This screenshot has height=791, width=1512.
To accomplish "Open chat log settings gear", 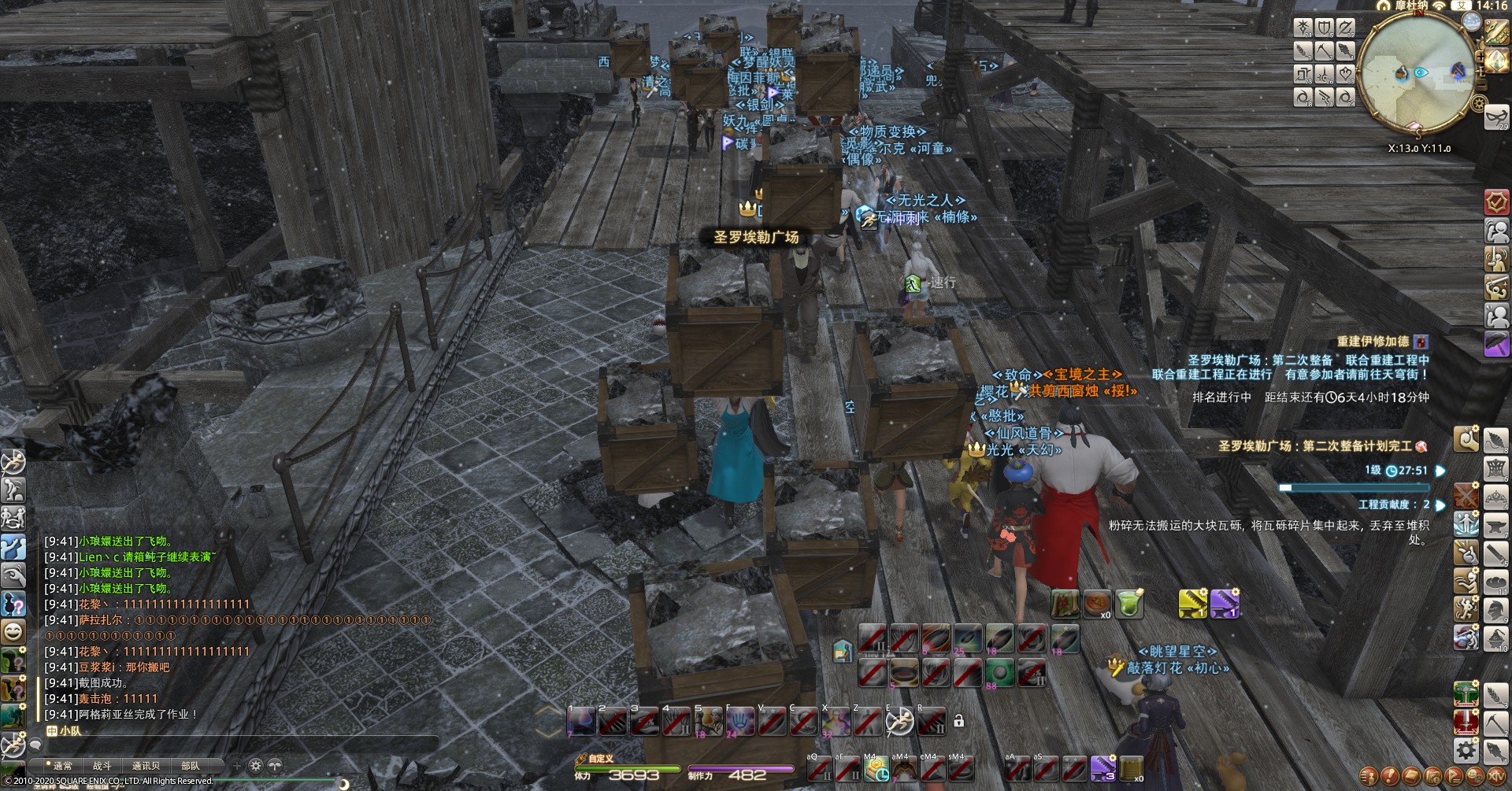I will pyautogui.click(x=255, y=765).
